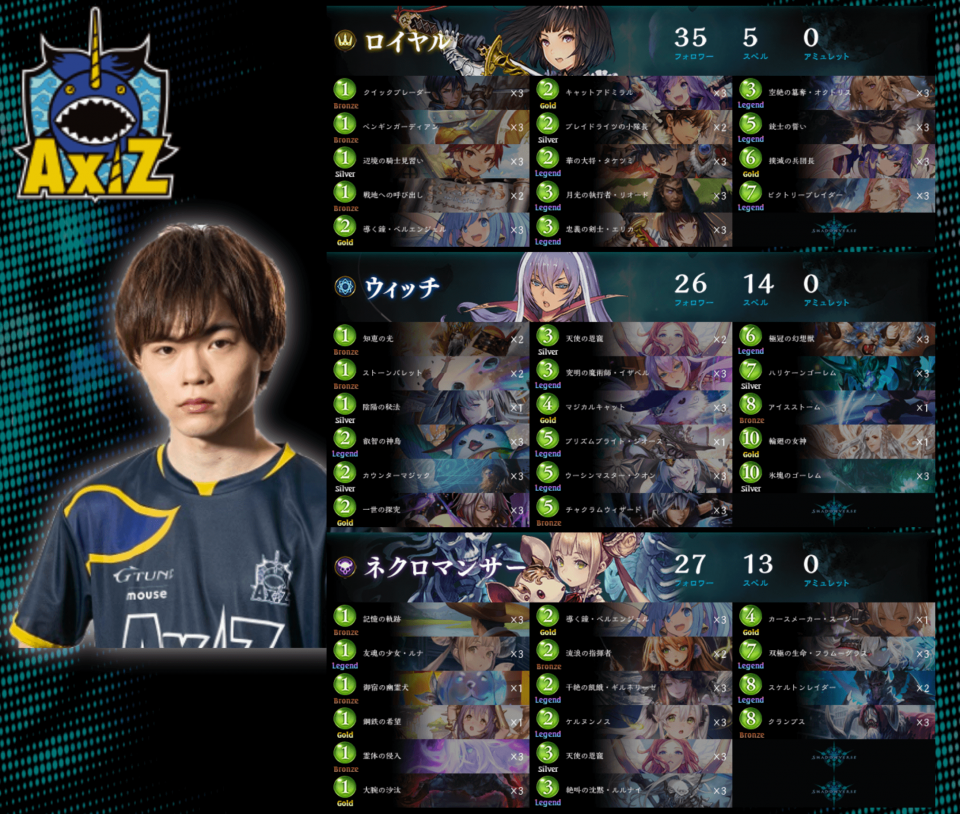Choose the ストーンバレット card in Witch deck

coord(430,373)
